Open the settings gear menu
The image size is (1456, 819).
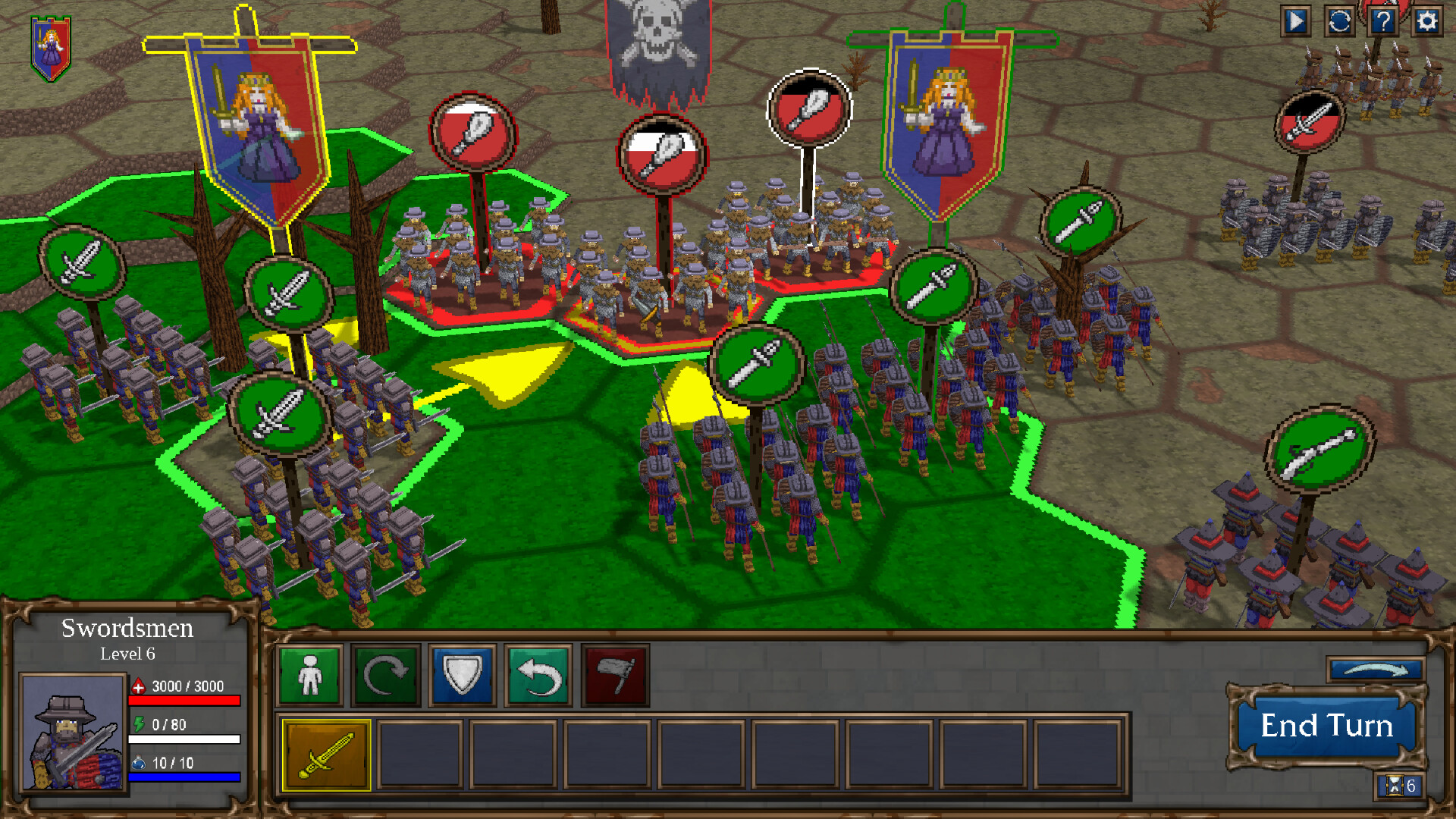tap(1426, 22)
